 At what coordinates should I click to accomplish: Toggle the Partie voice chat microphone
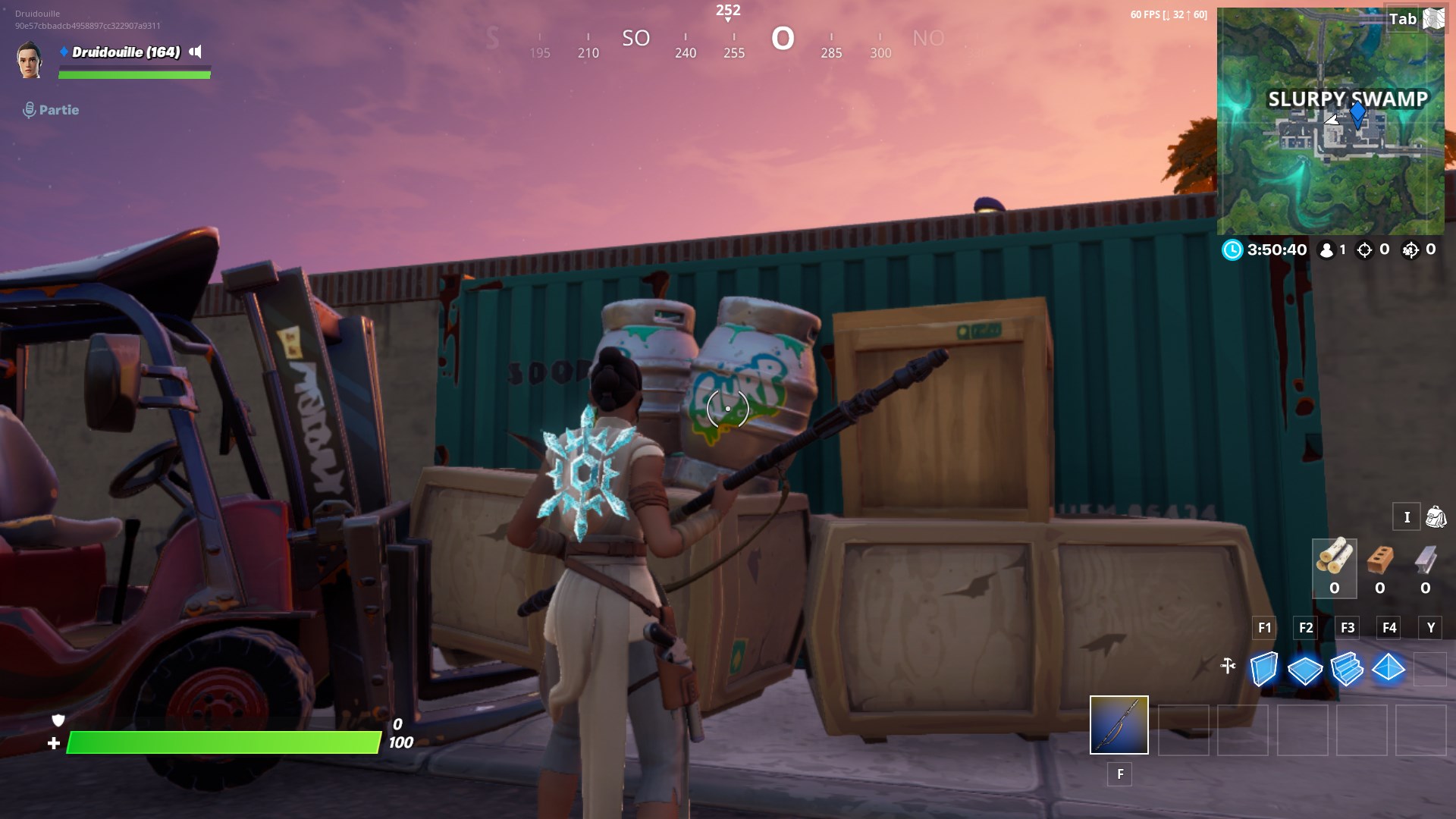(x=29, y=109)
